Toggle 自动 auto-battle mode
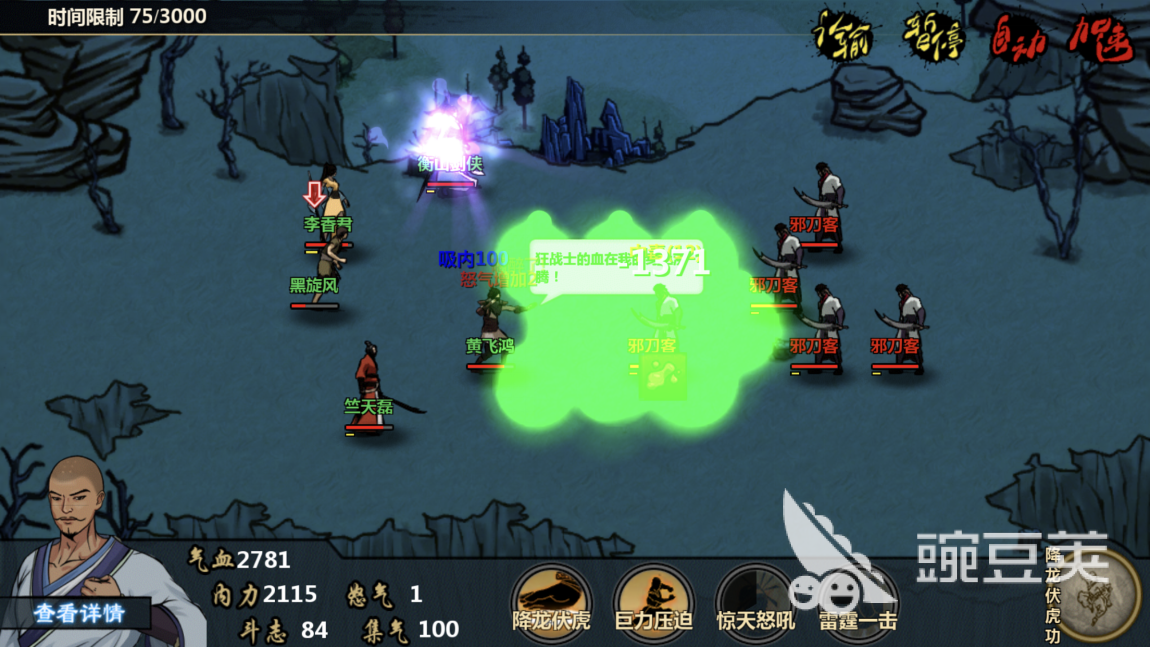This screenshot has width=1150, height=647. pyautogui.click(x=1018, y=38)
